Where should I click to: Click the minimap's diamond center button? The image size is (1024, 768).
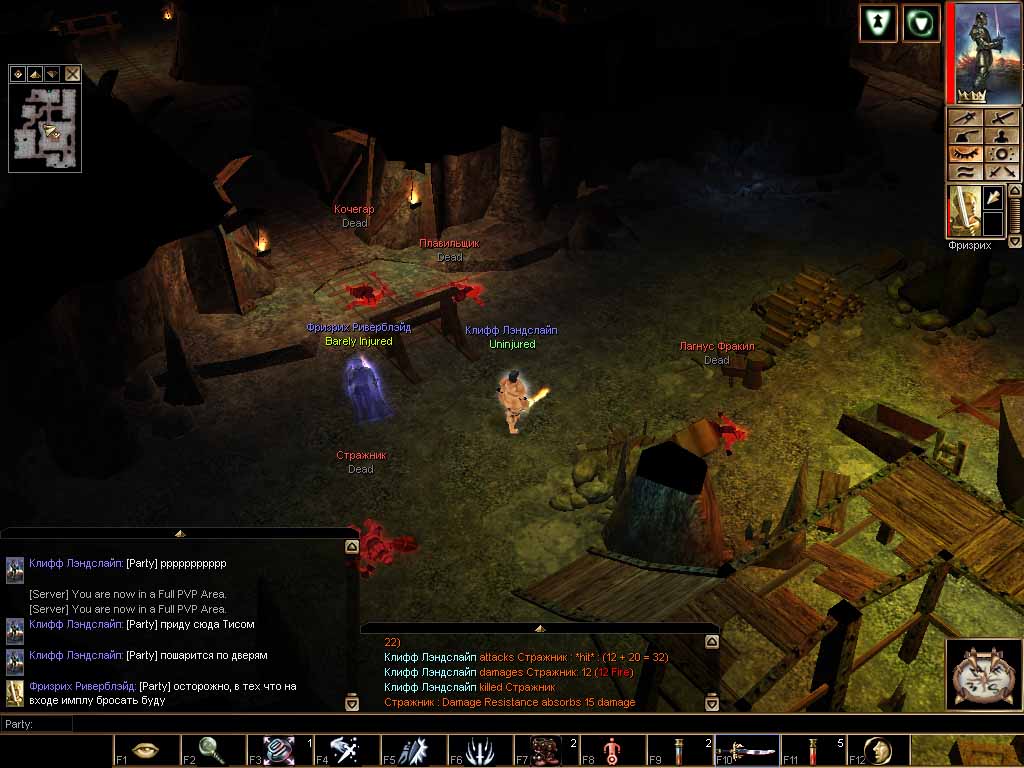coord(17,74)
